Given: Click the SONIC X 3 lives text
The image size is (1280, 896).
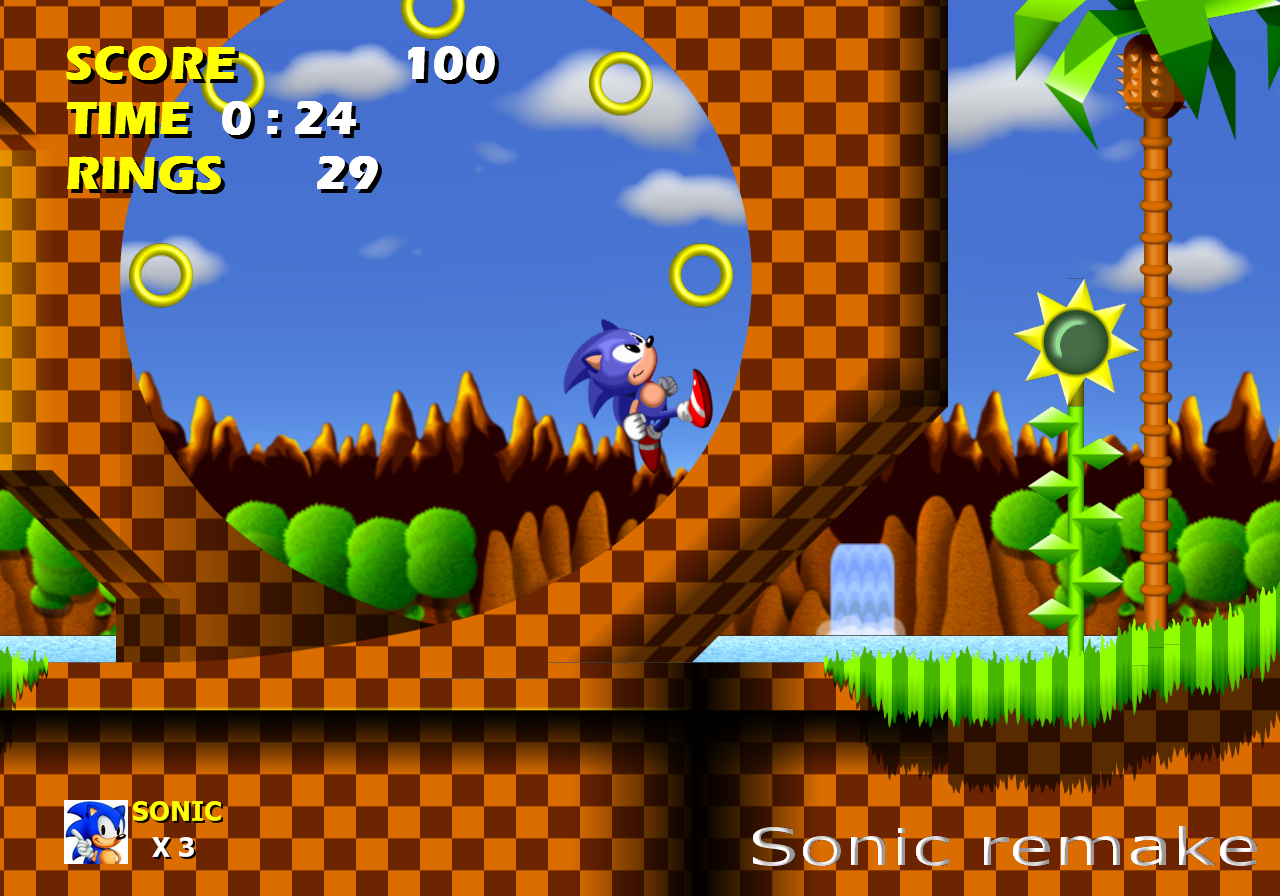Looking at the screenshot, I should pos(175,830).
